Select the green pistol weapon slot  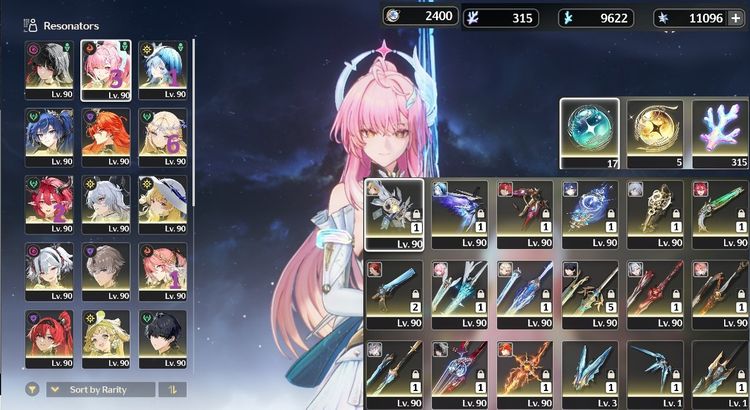point(720,212)
